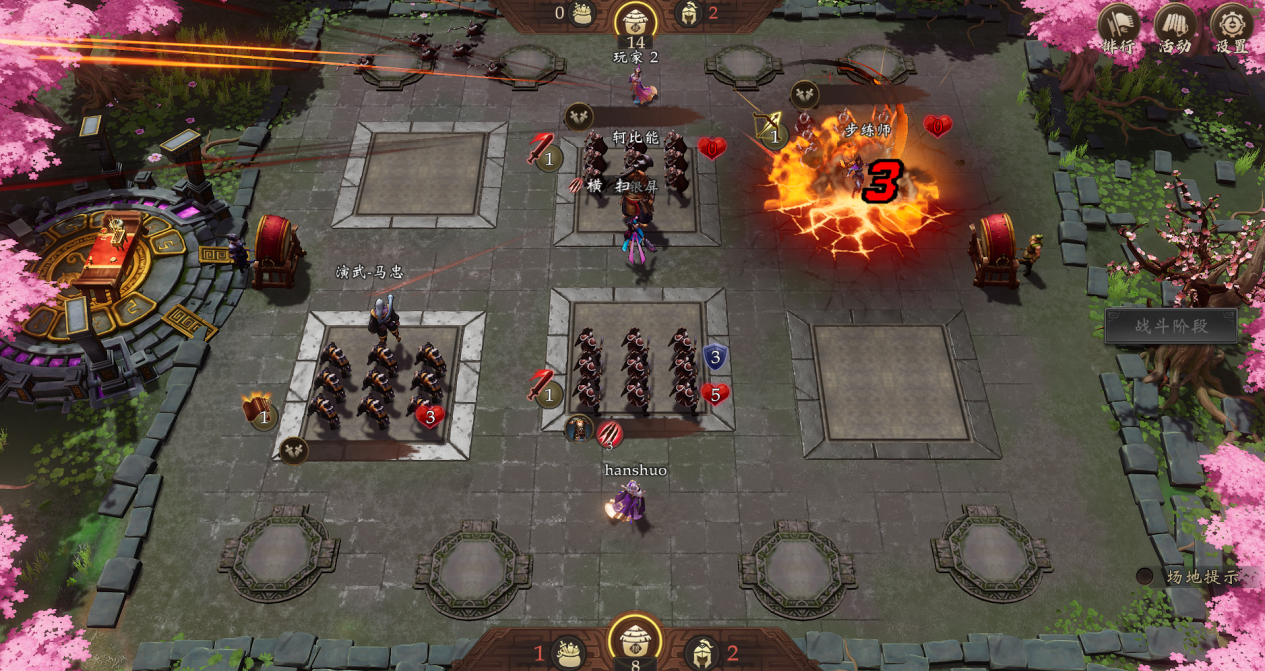Image resolution: width=1265 pixels, height=671 pixels.
Task: Open the 排行 ranking menu
Action: (1119, 27)
